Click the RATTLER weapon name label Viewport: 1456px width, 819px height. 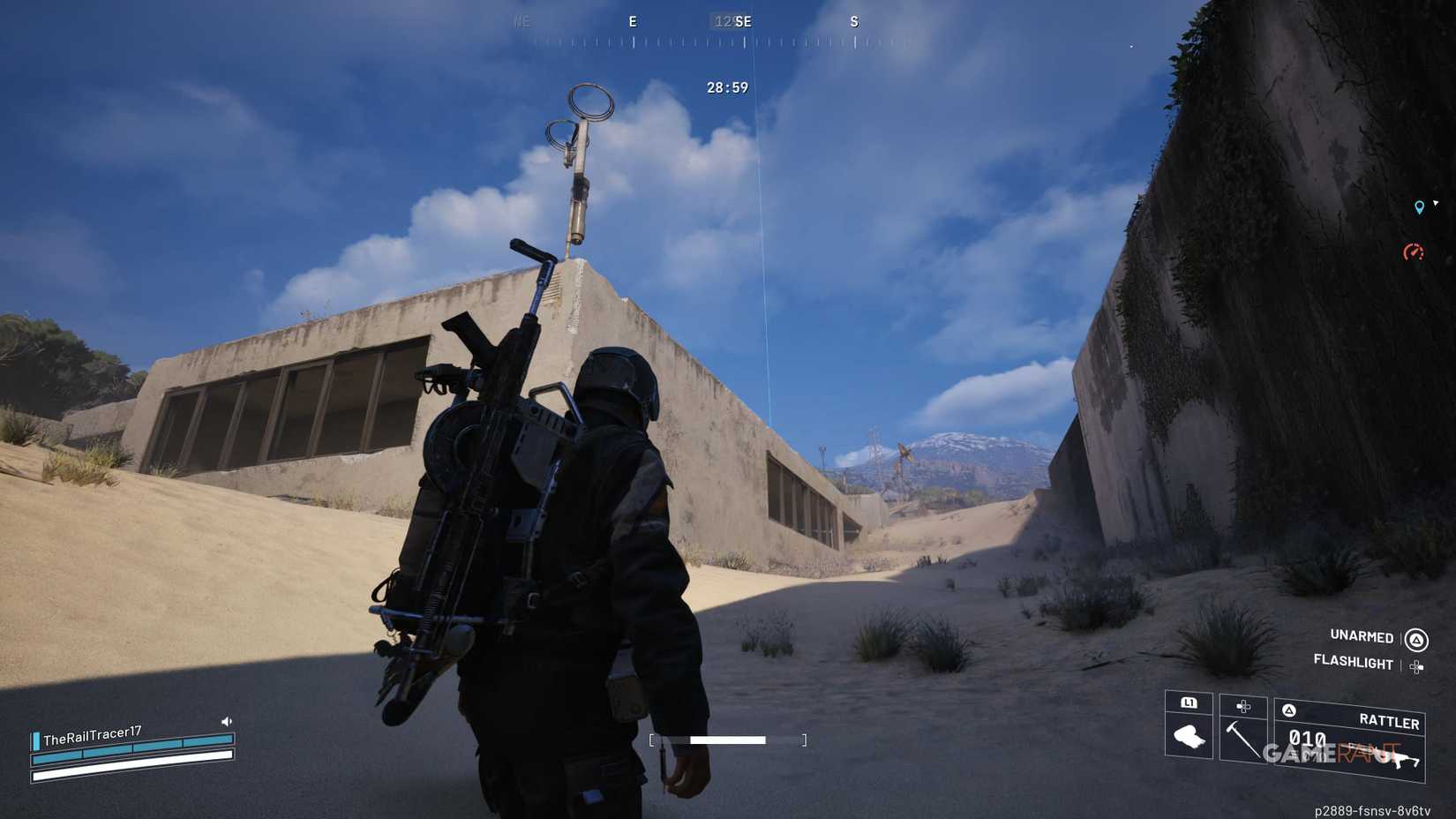(x=1391, y=721)
